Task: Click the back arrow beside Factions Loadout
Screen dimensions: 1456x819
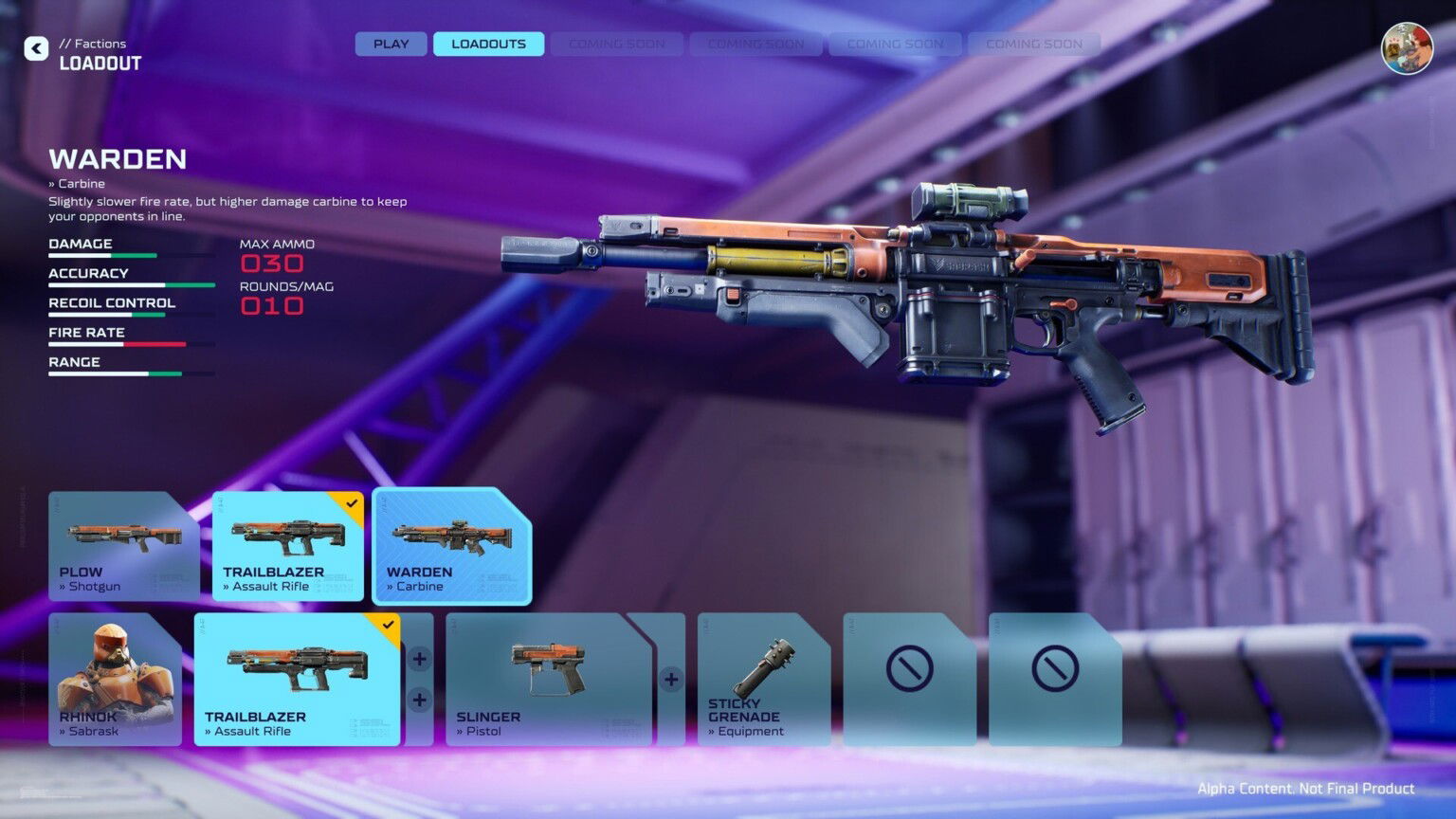Action: click(x=36, y=48)
